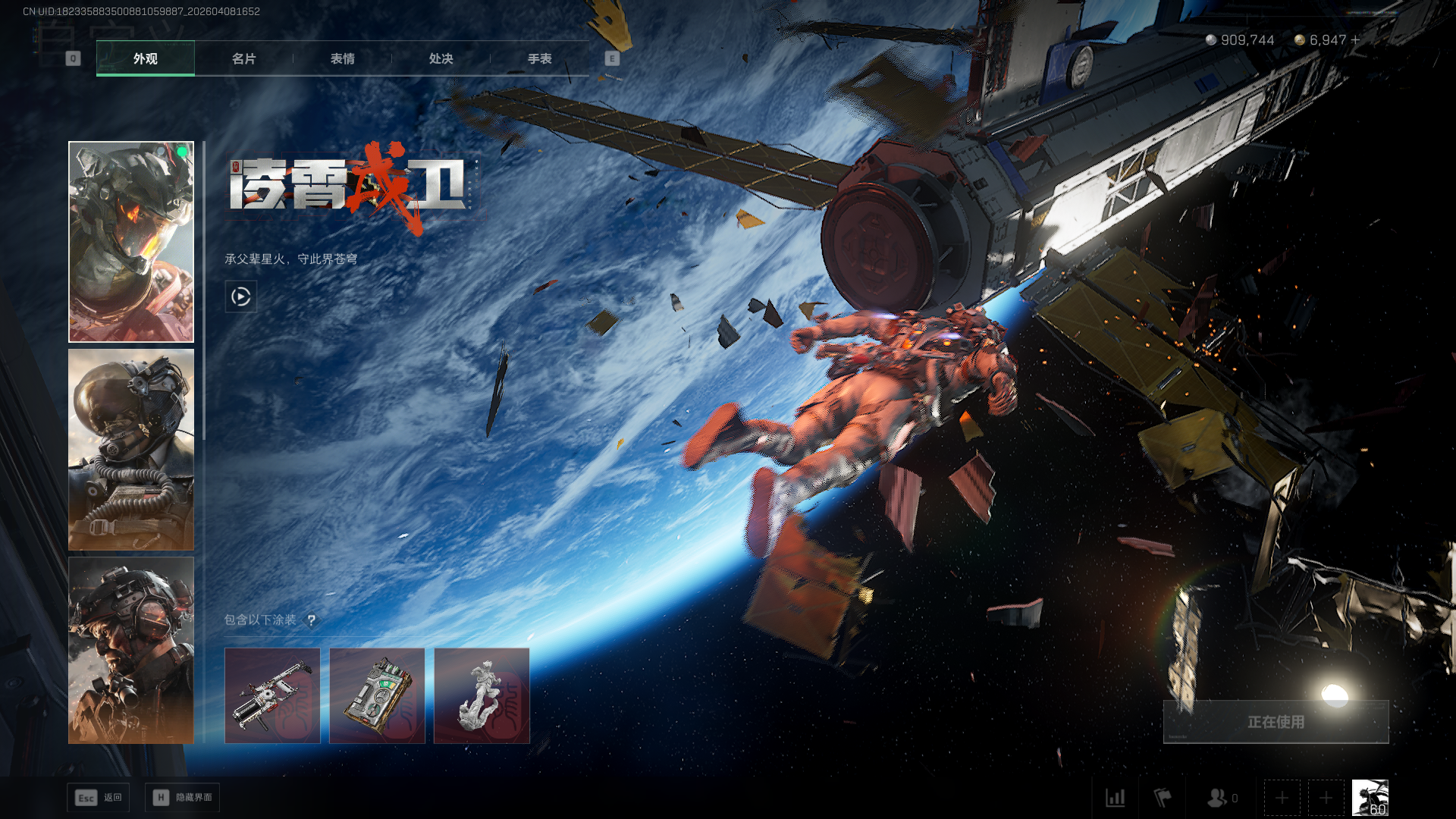This screenshot has height=819, width=1456.
Task: Play the 凌霄戍卫 skin preview video
Action: tap(240, 297)
